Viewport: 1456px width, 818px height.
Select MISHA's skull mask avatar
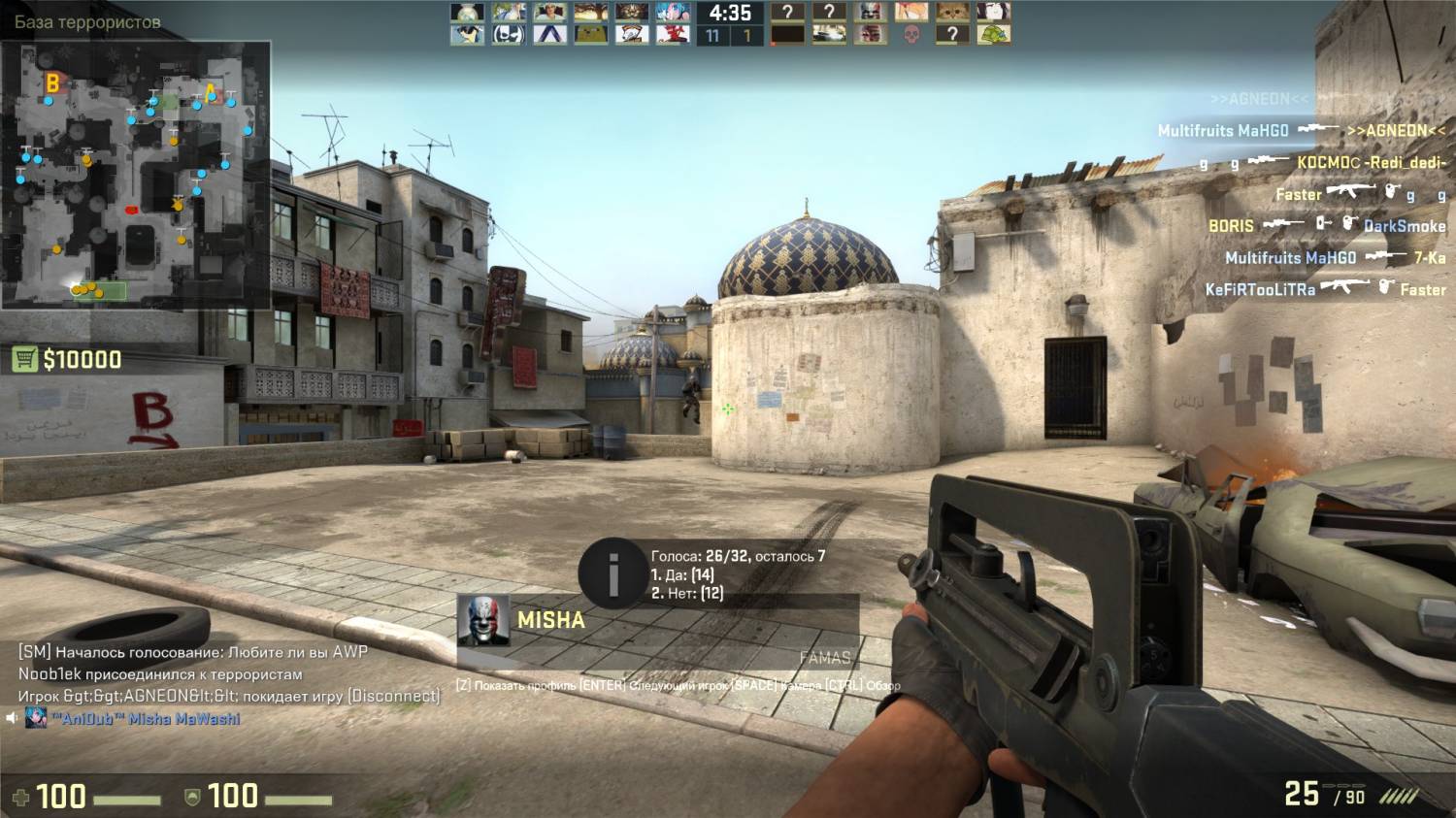click(x=483, y=621)
